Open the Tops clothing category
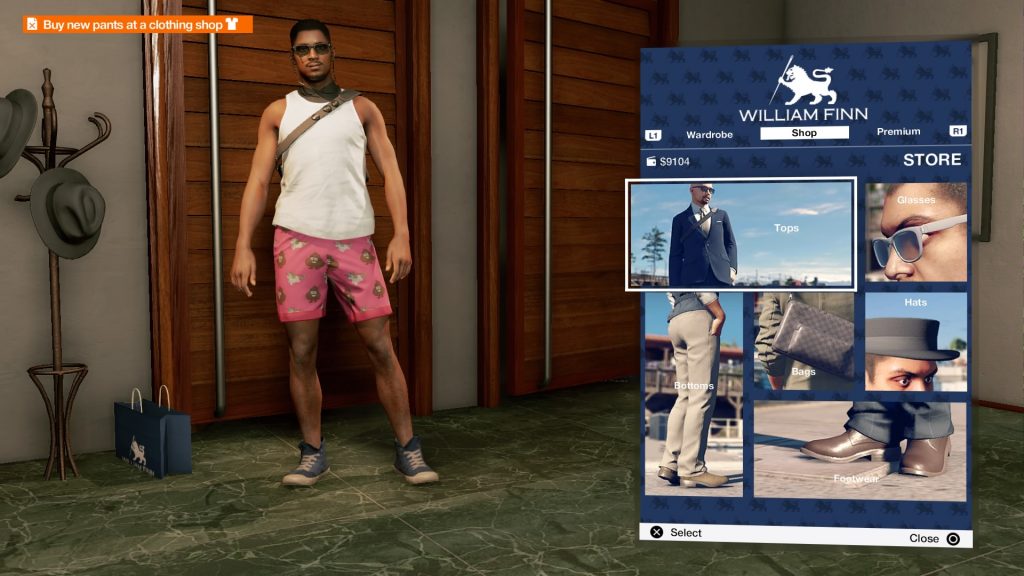 [x=741, y=234]
